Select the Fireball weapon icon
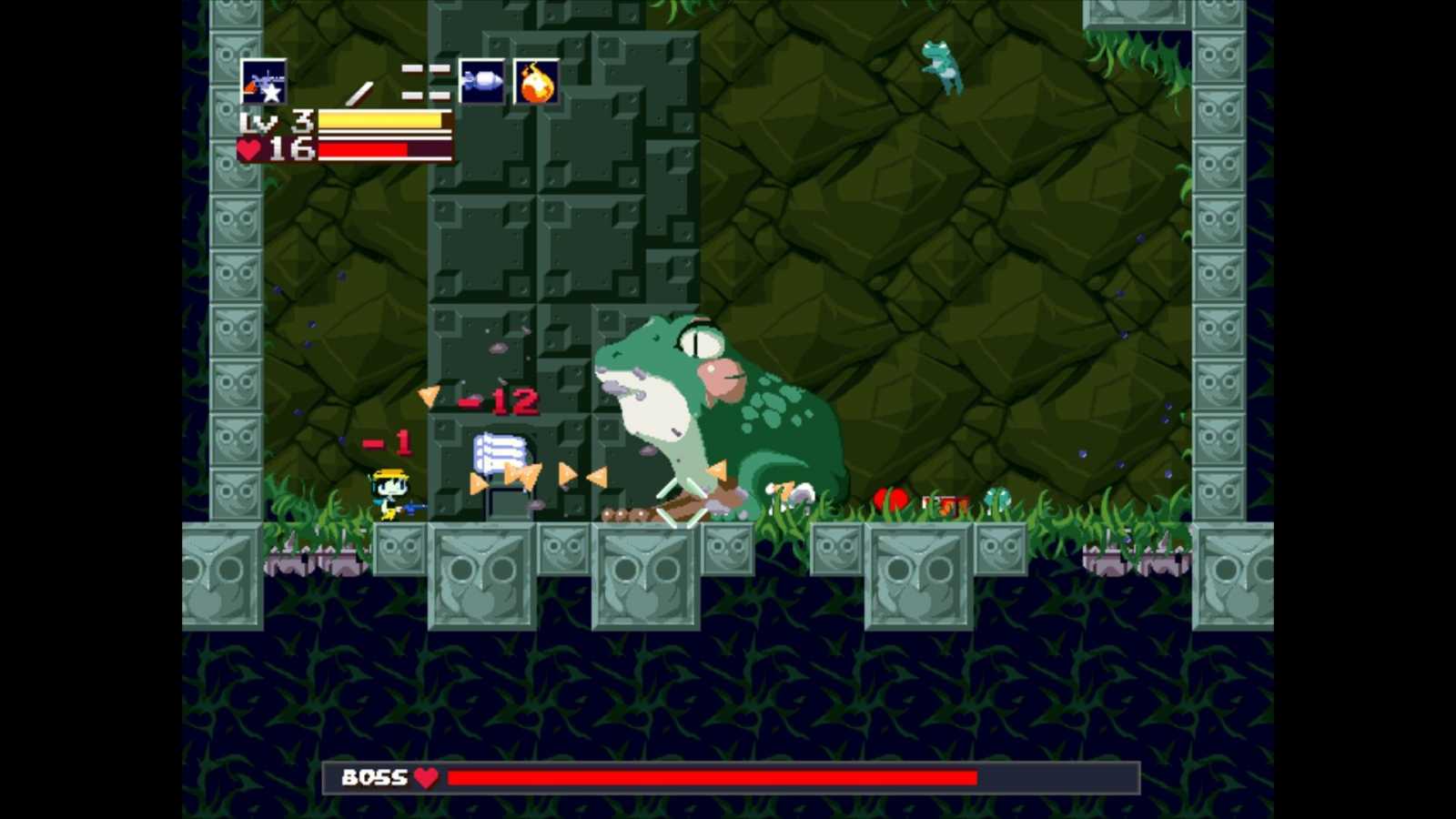This screenshot has height=819, width=1456. point(536,80)
